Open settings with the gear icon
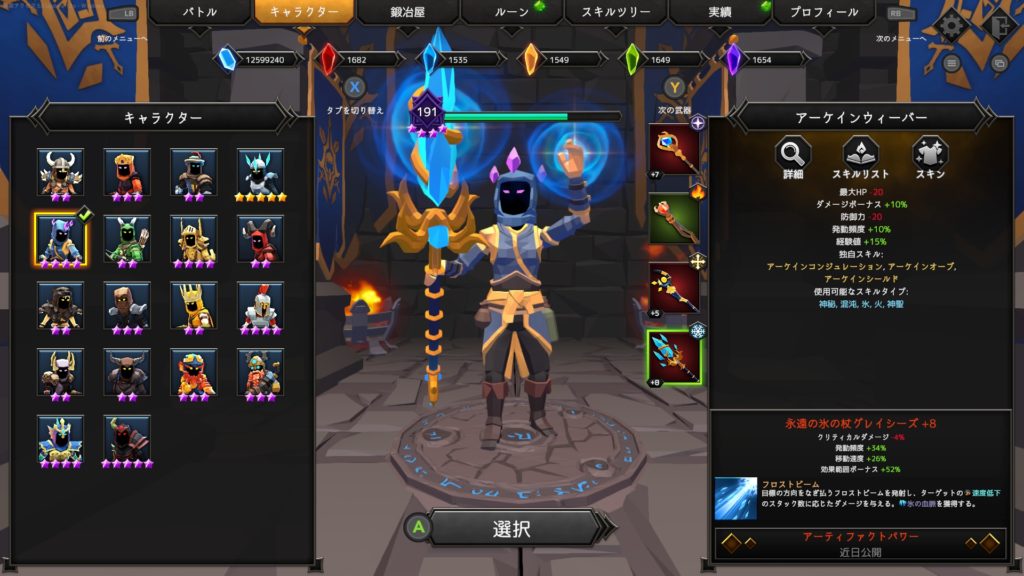Screen dimensions: 1024x576 coord(952,24)
